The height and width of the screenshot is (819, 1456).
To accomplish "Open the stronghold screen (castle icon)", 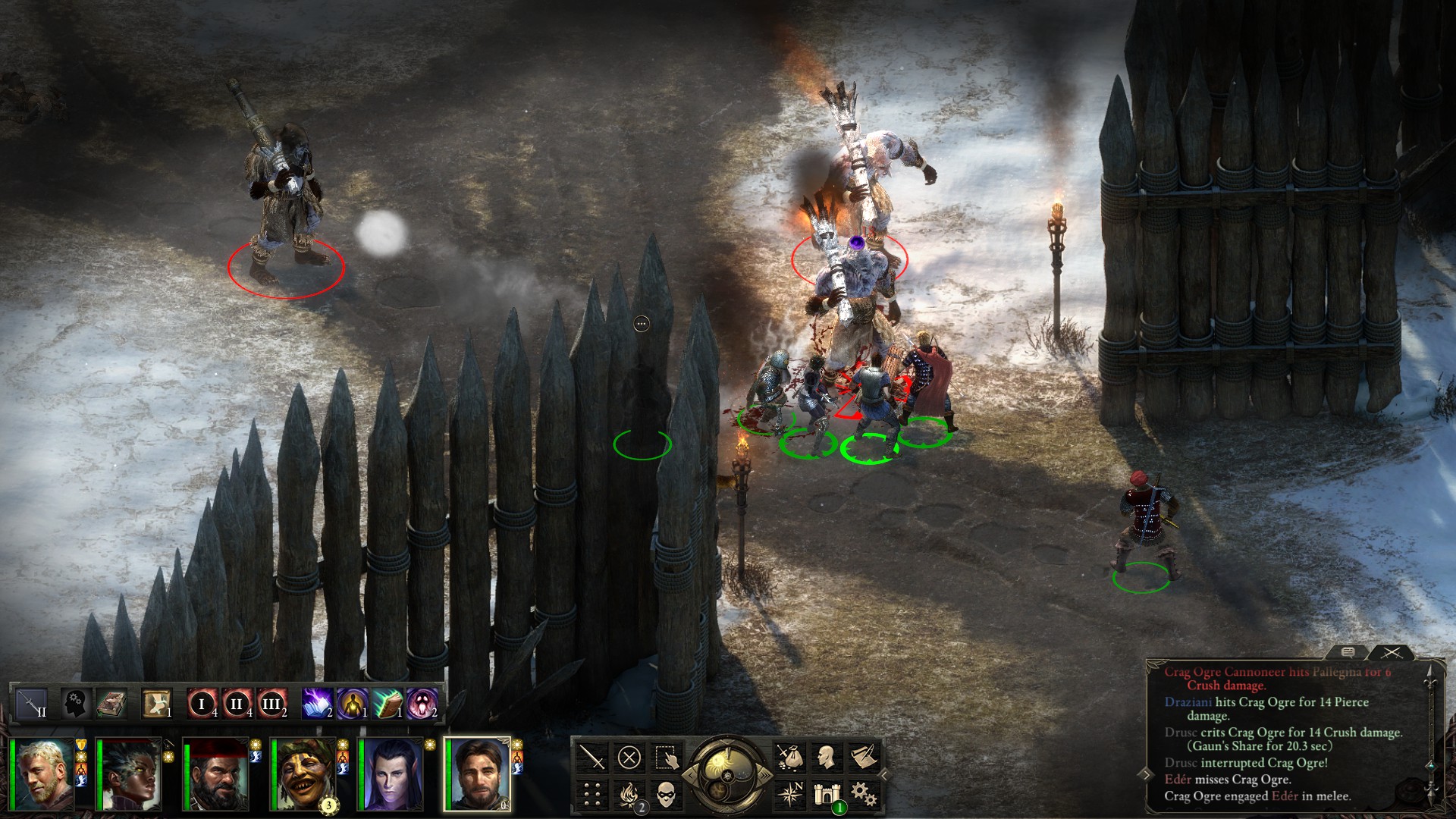I will tap(827, 795).
